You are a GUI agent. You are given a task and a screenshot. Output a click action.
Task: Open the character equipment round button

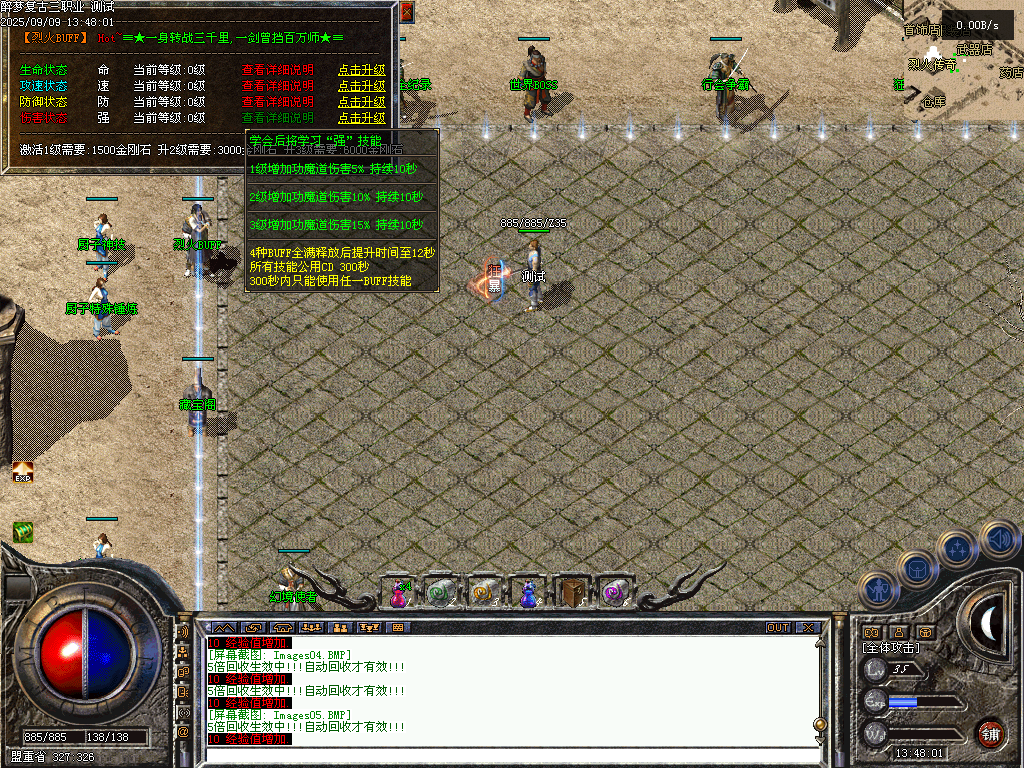(x=877, y=590)
